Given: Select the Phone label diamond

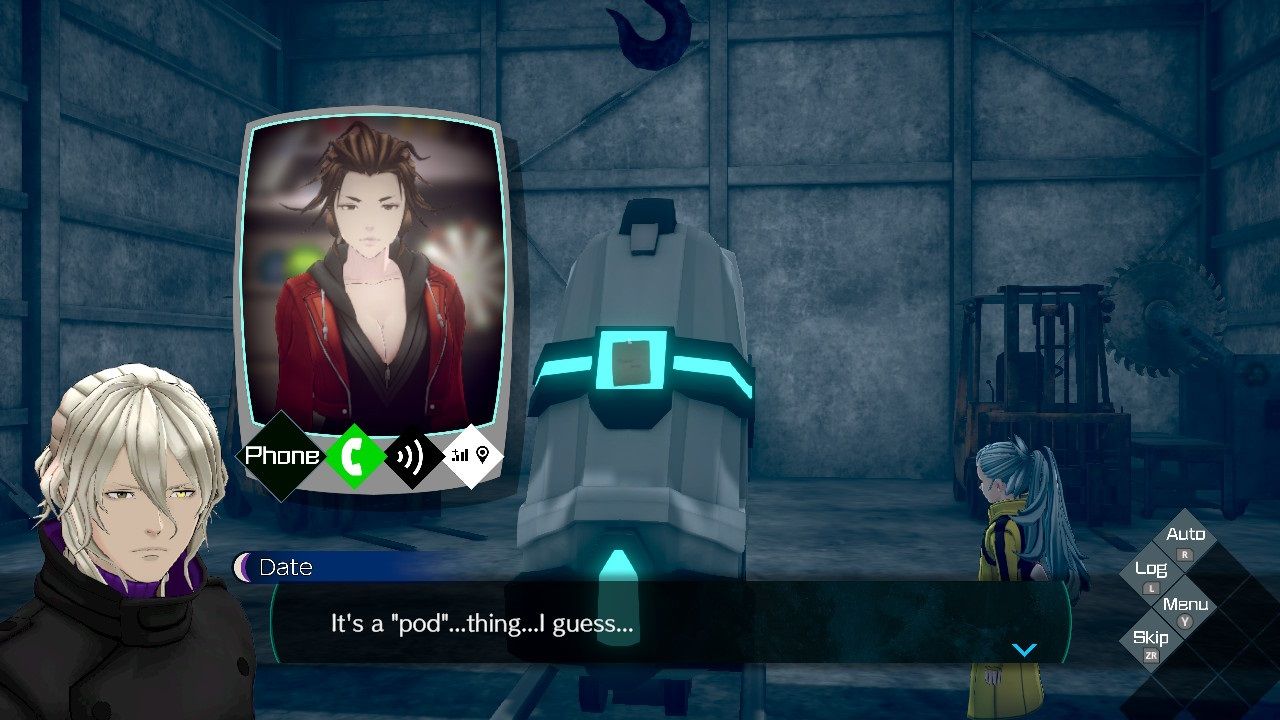Looking at the screenshot, I should pos(282,456).
